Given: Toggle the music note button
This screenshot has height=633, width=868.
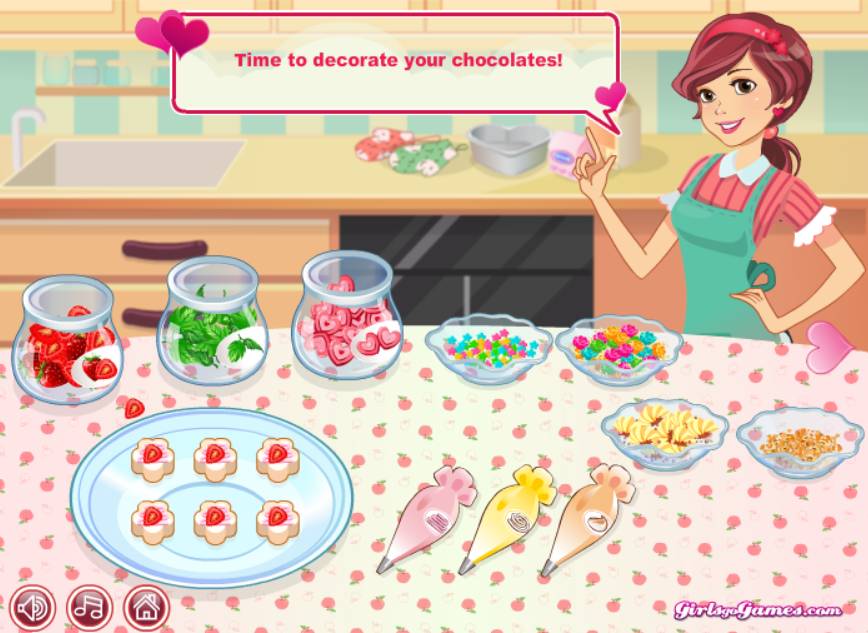Looking at the screenshot, I should [89, 607].
